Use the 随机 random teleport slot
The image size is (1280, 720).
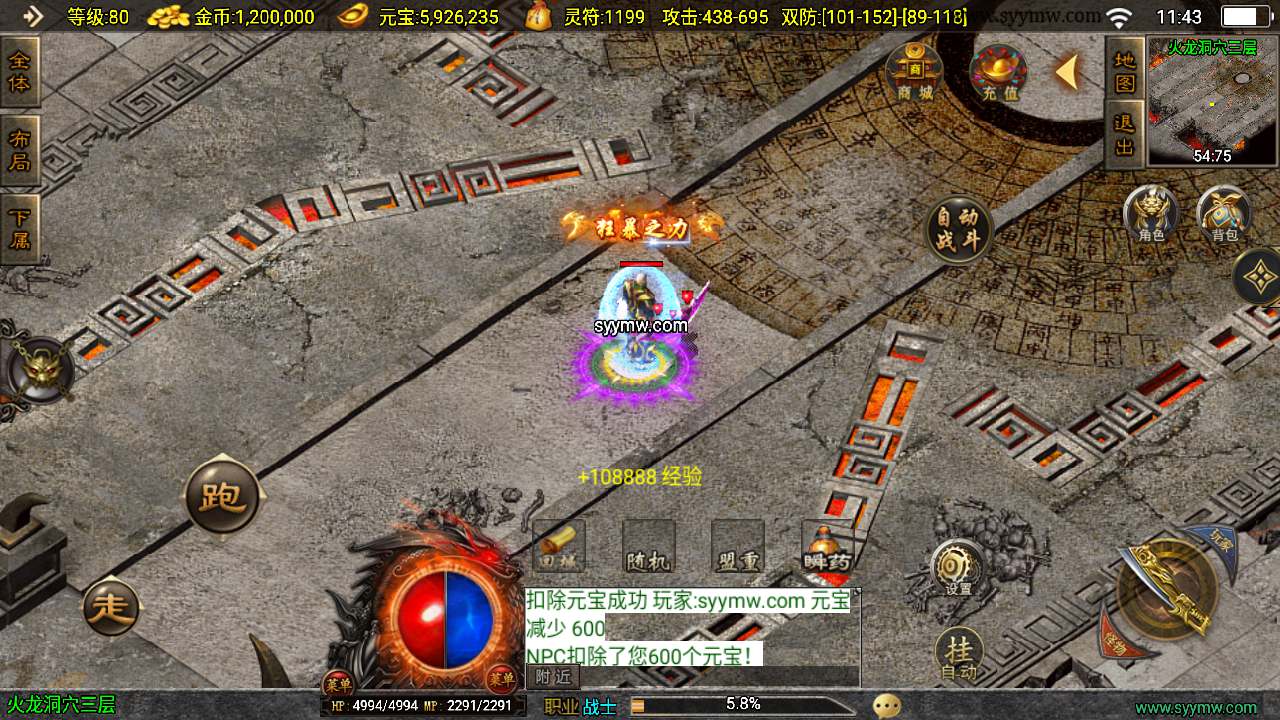(648, 547)
